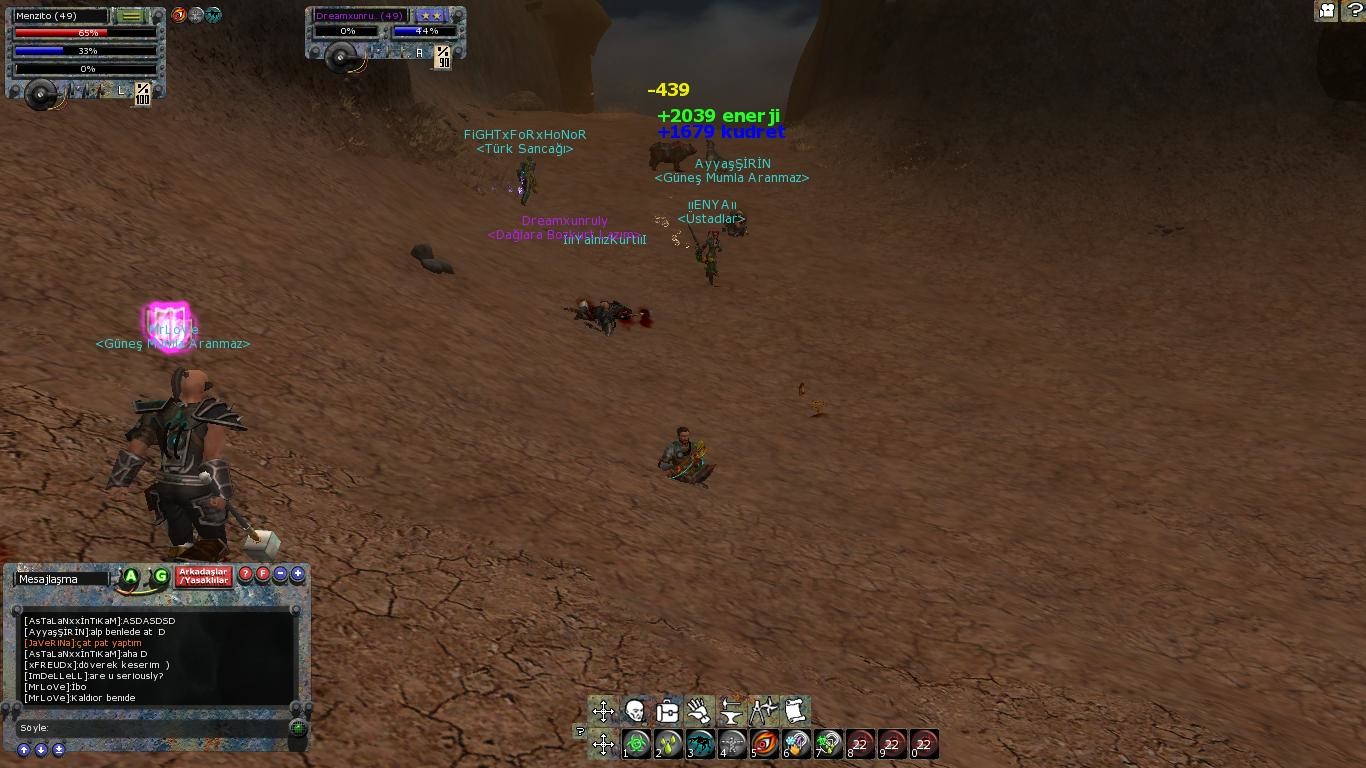This screenshot has width=1366, height=768.
Task: Trigger the fiery eye skill in slot 5
Action: point(764,744)
